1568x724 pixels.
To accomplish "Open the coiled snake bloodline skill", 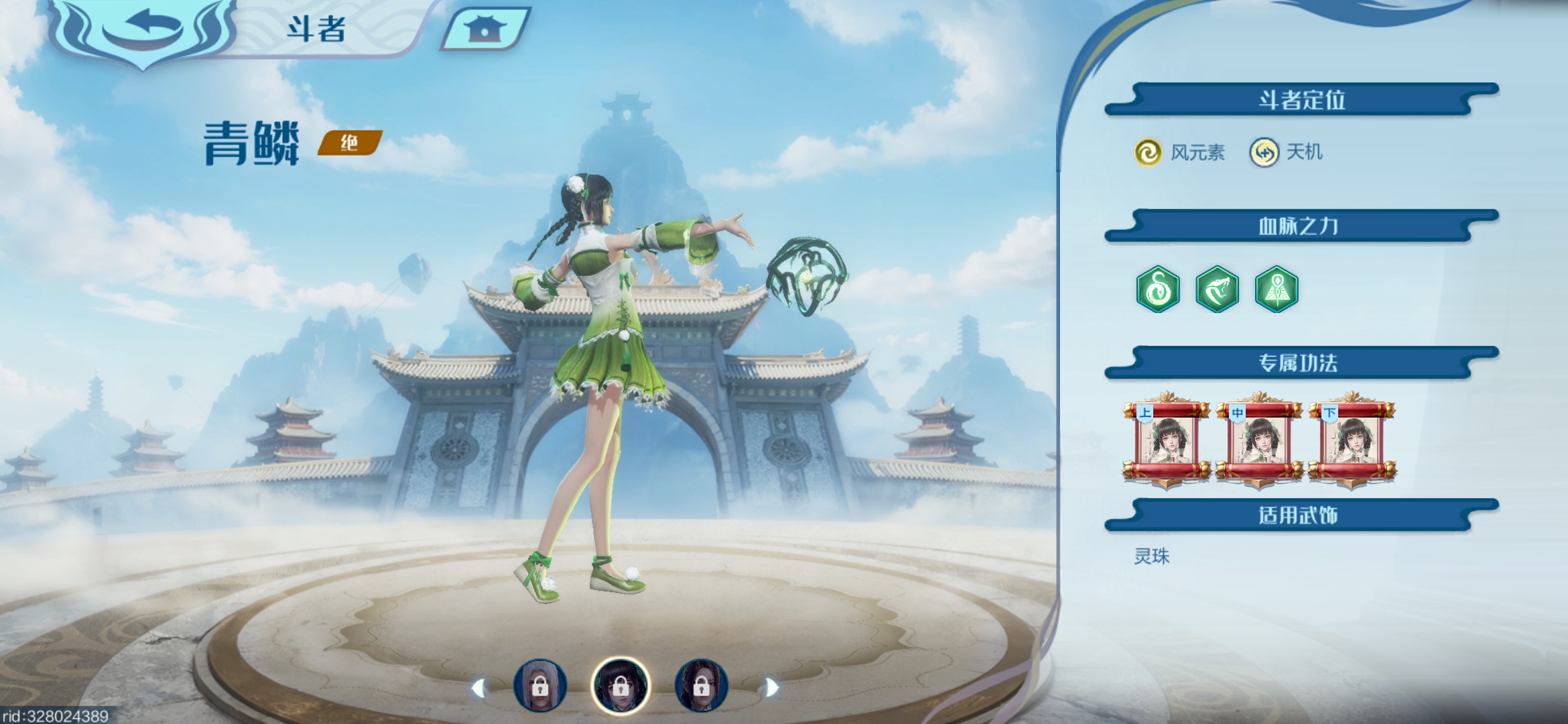I will click(x=1158, y=290).
